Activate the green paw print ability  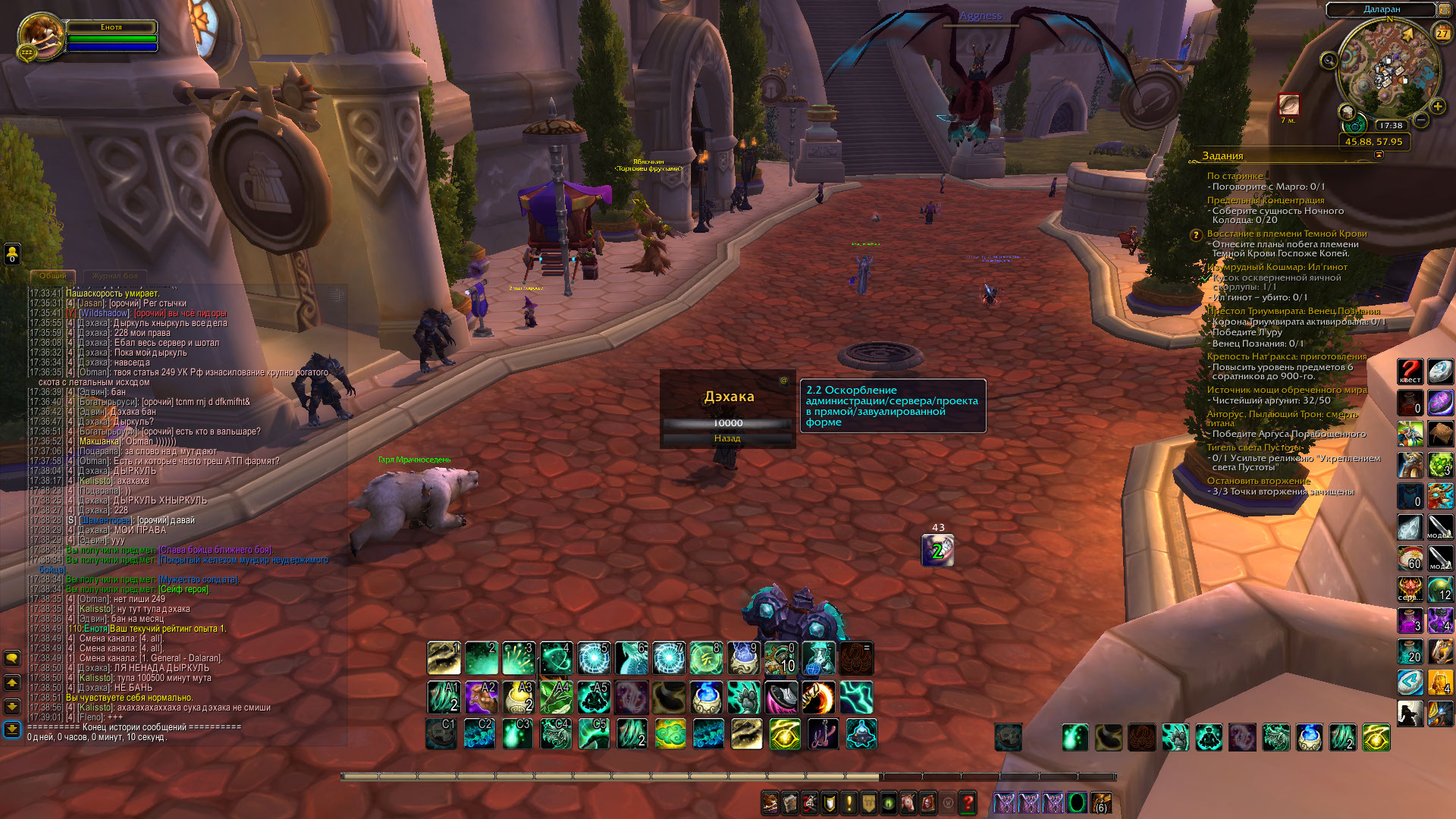(743, 698)
